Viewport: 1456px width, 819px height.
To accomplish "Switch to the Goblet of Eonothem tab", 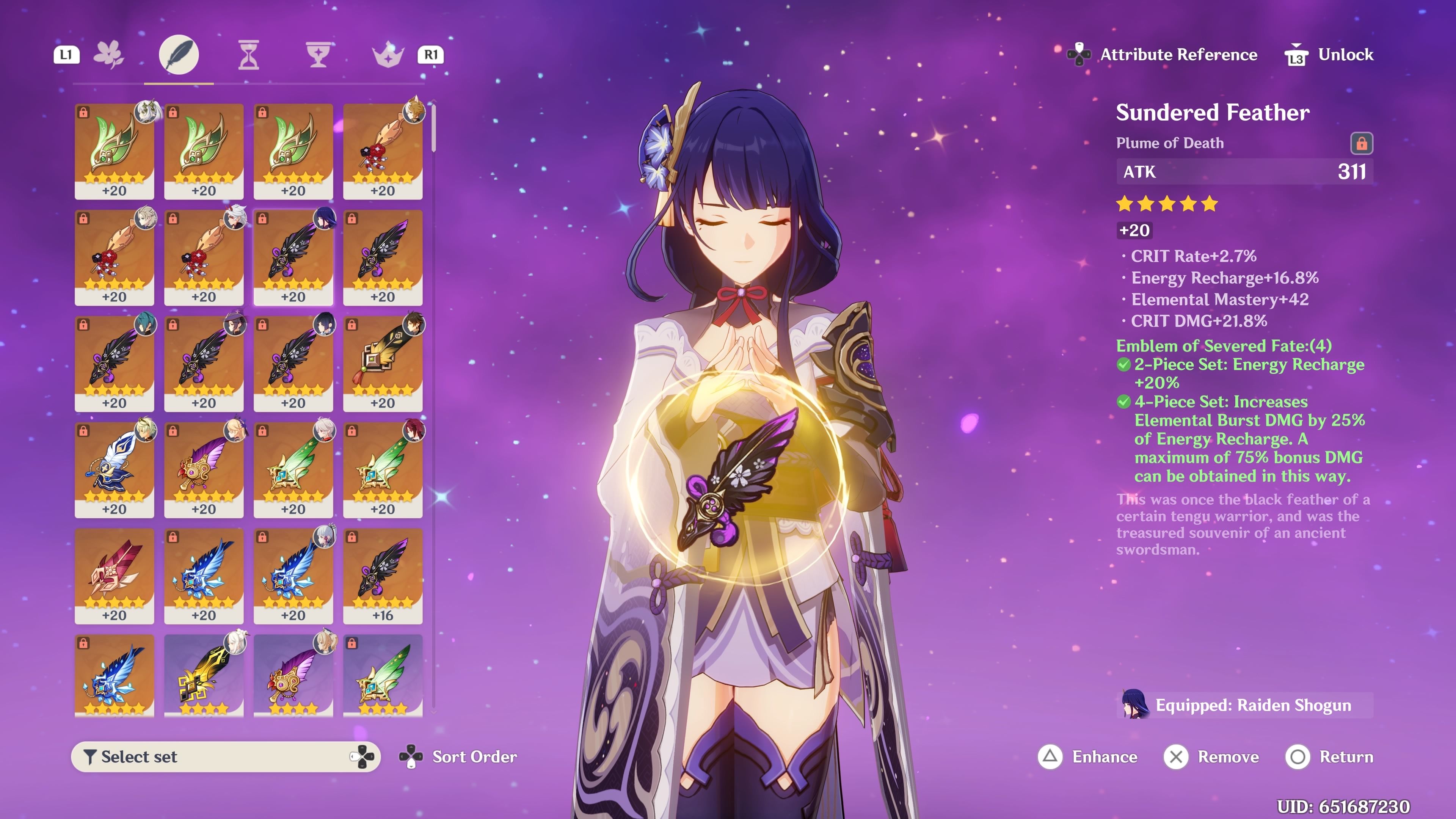I will click(x=318, y=55).
